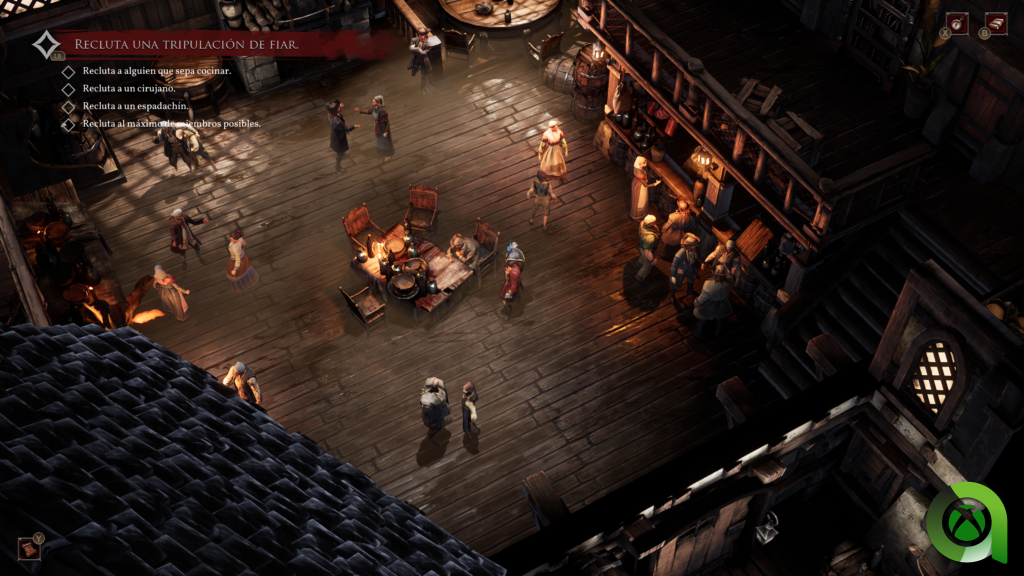Toggle the quest tracker diamond emblem
This screenshot has height=576, width=1024.
click(45, 45)
